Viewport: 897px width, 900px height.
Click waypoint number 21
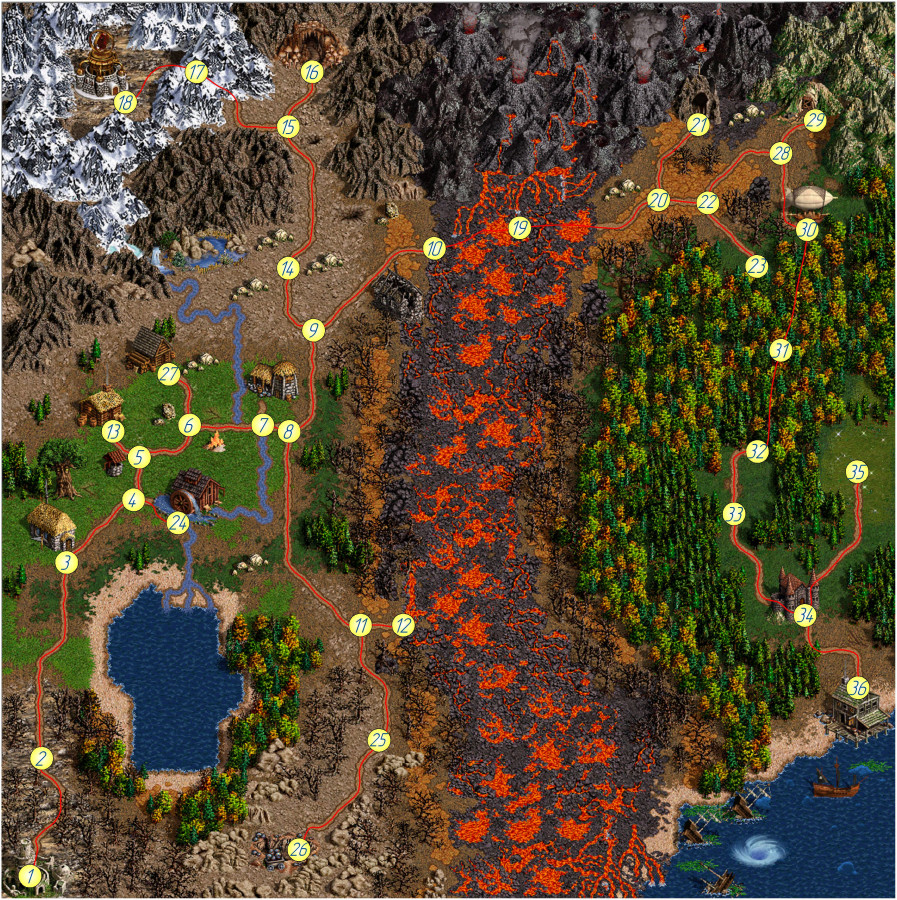coord(698,125)
